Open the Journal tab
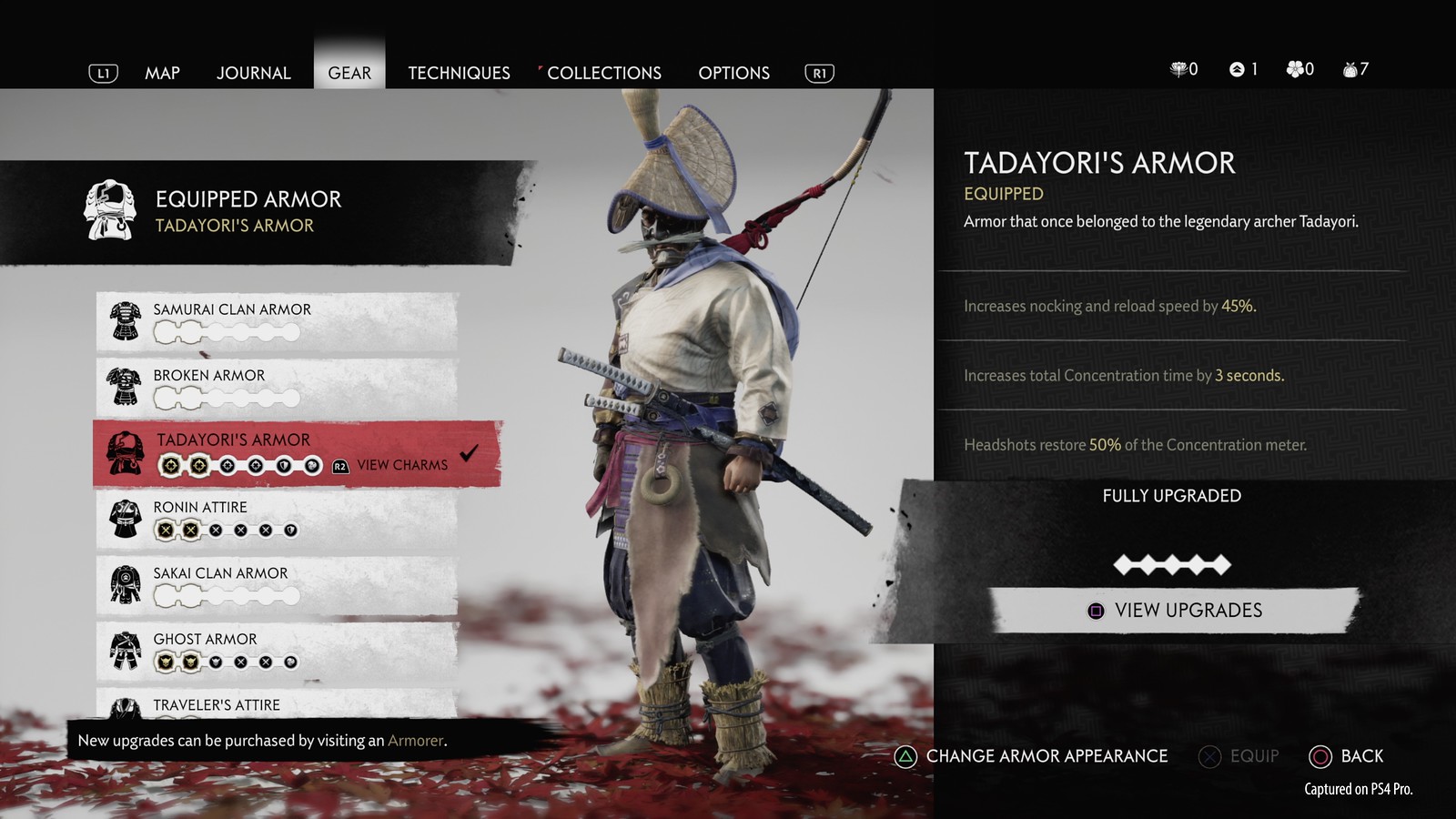Image resolution: width=1456 pixels, height=819 pixels. click(253, 73)
